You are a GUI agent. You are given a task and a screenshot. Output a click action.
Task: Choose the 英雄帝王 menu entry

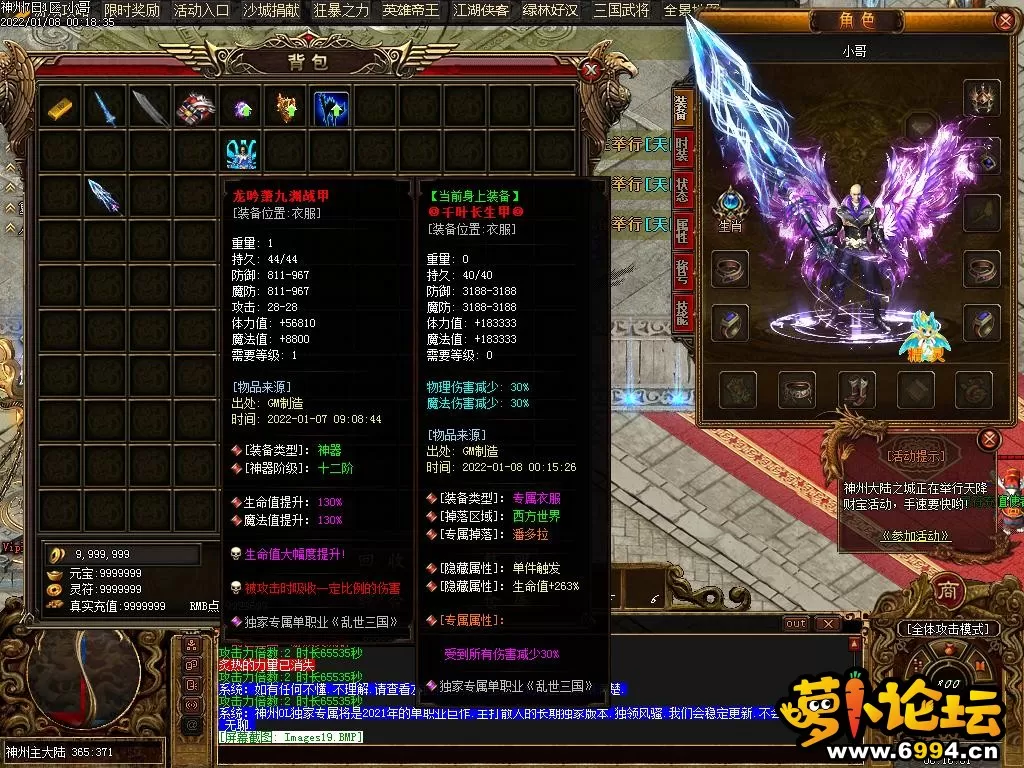410,11
